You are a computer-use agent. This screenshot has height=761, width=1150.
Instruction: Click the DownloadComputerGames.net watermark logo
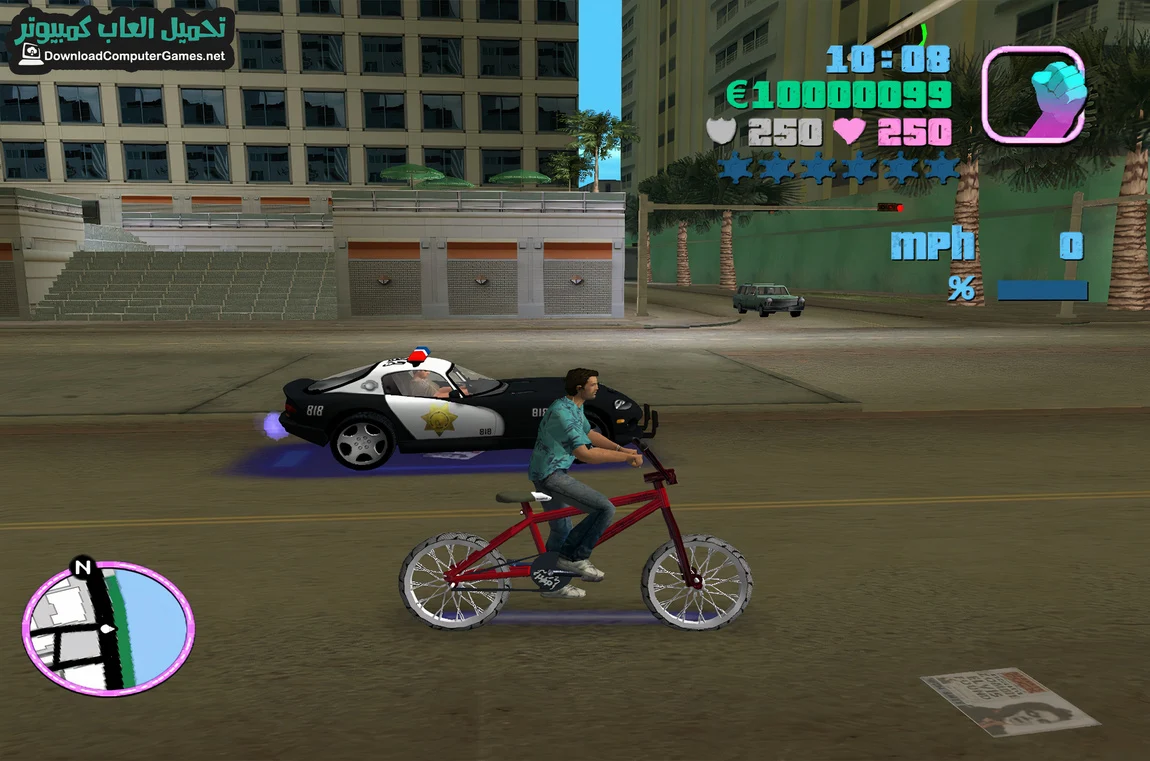[x=122, y=40]
